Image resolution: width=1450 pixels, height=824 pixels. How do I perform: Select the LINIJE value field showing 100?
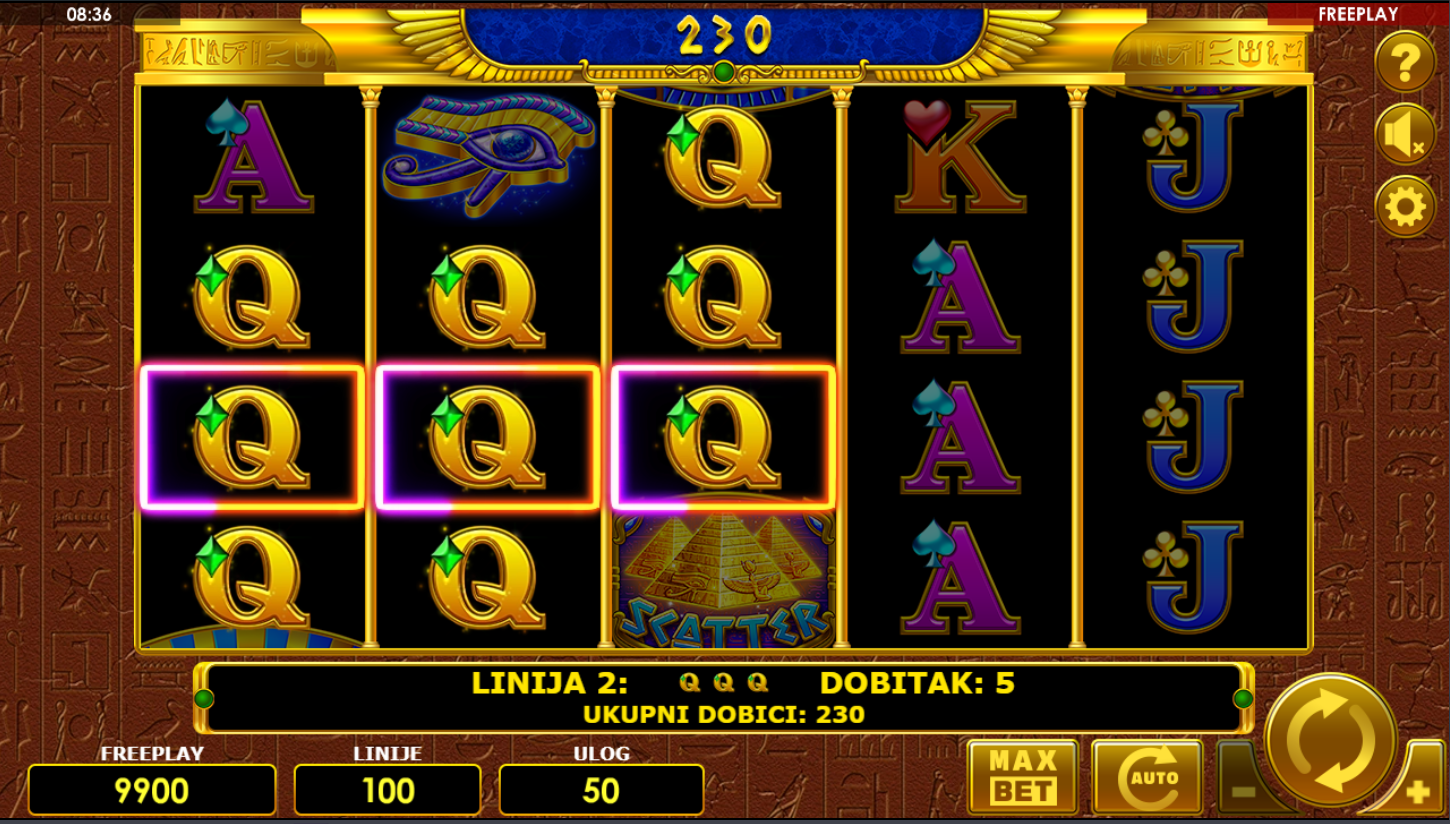coord(387,790)
